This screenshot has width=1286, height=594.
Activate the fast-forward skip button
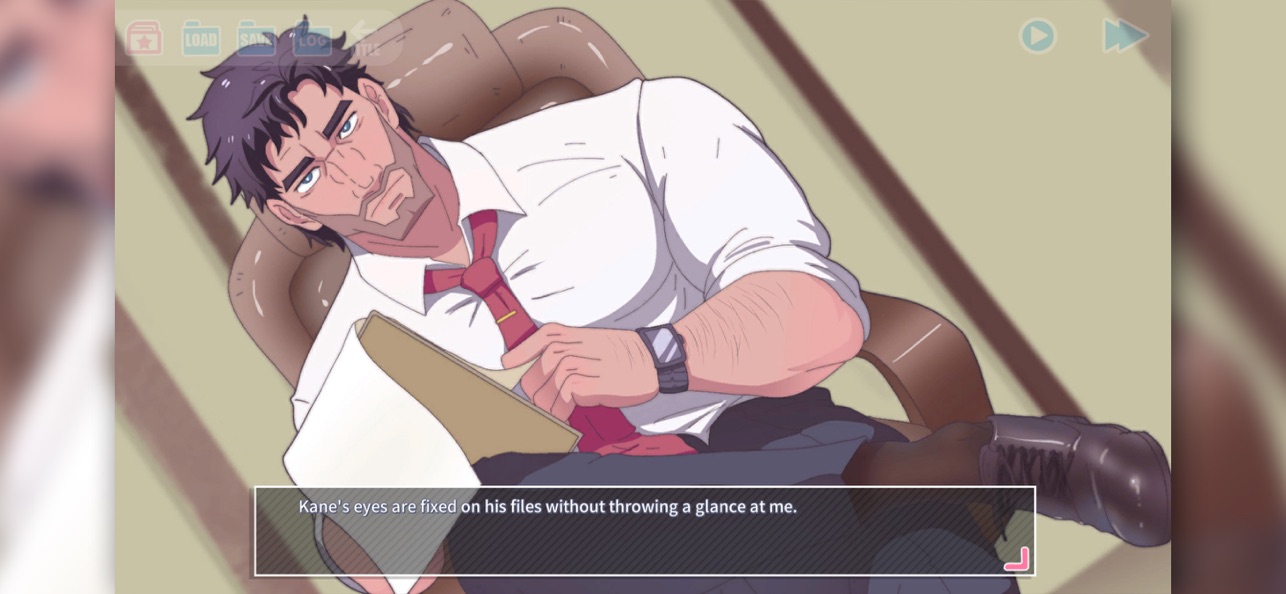[x=1124, y=36]
